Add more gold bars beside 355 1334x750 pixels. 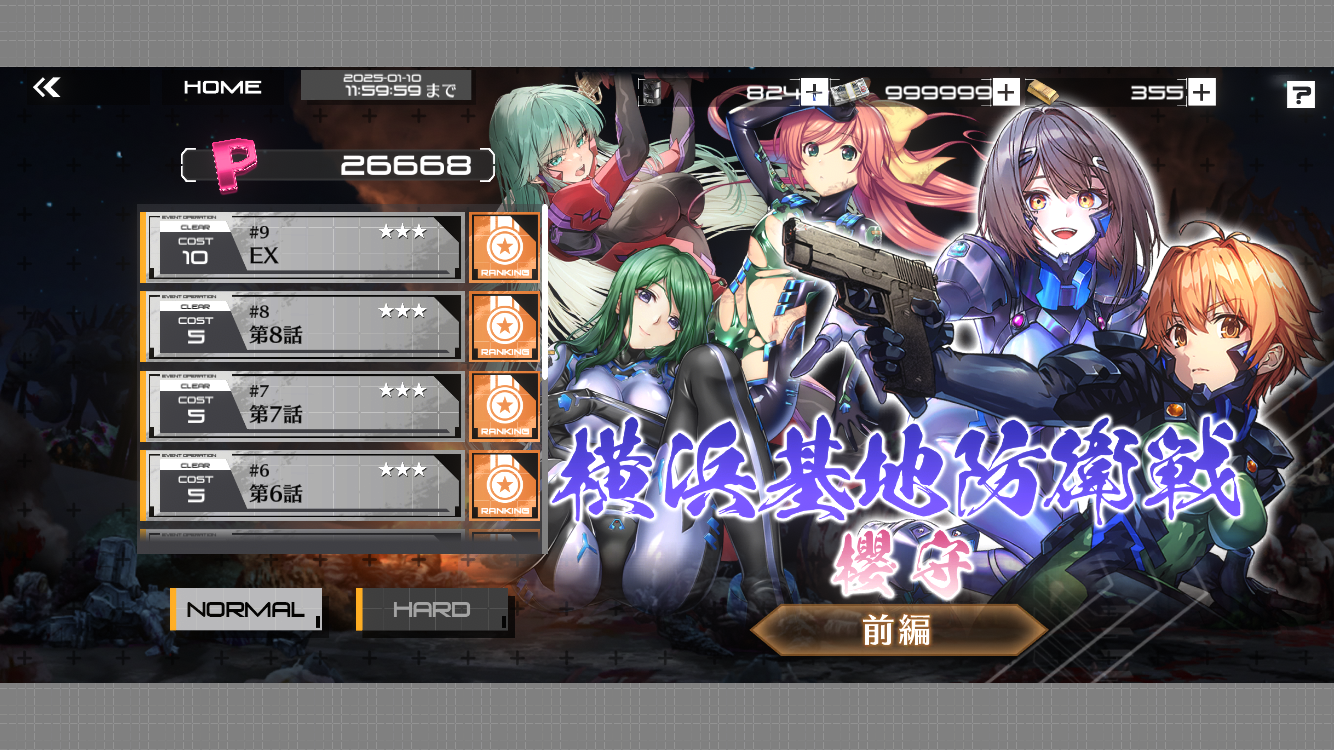(x=1202, y=93)
